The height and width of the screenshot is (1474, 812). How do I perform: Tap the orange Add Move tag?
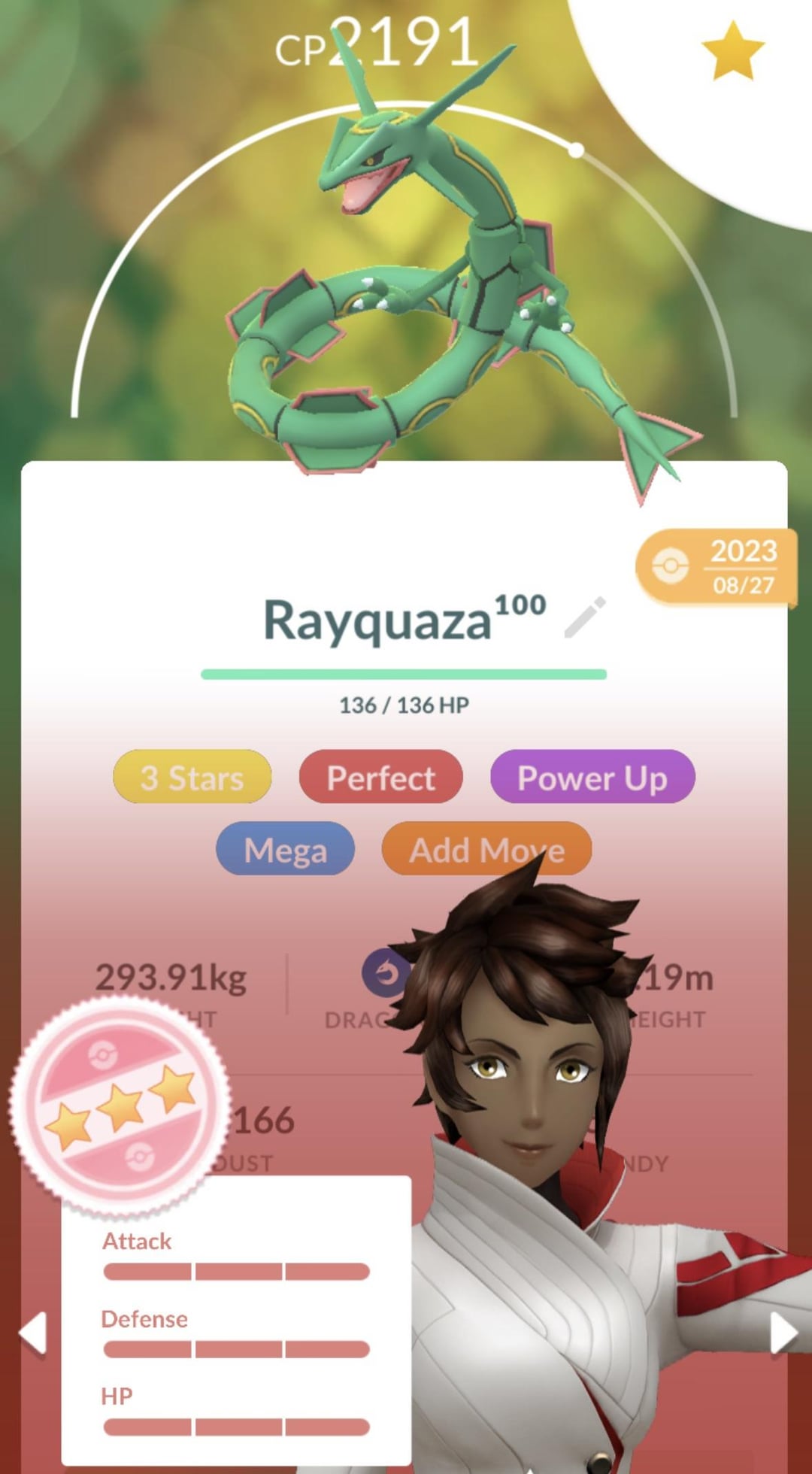[x=486, y=849]
